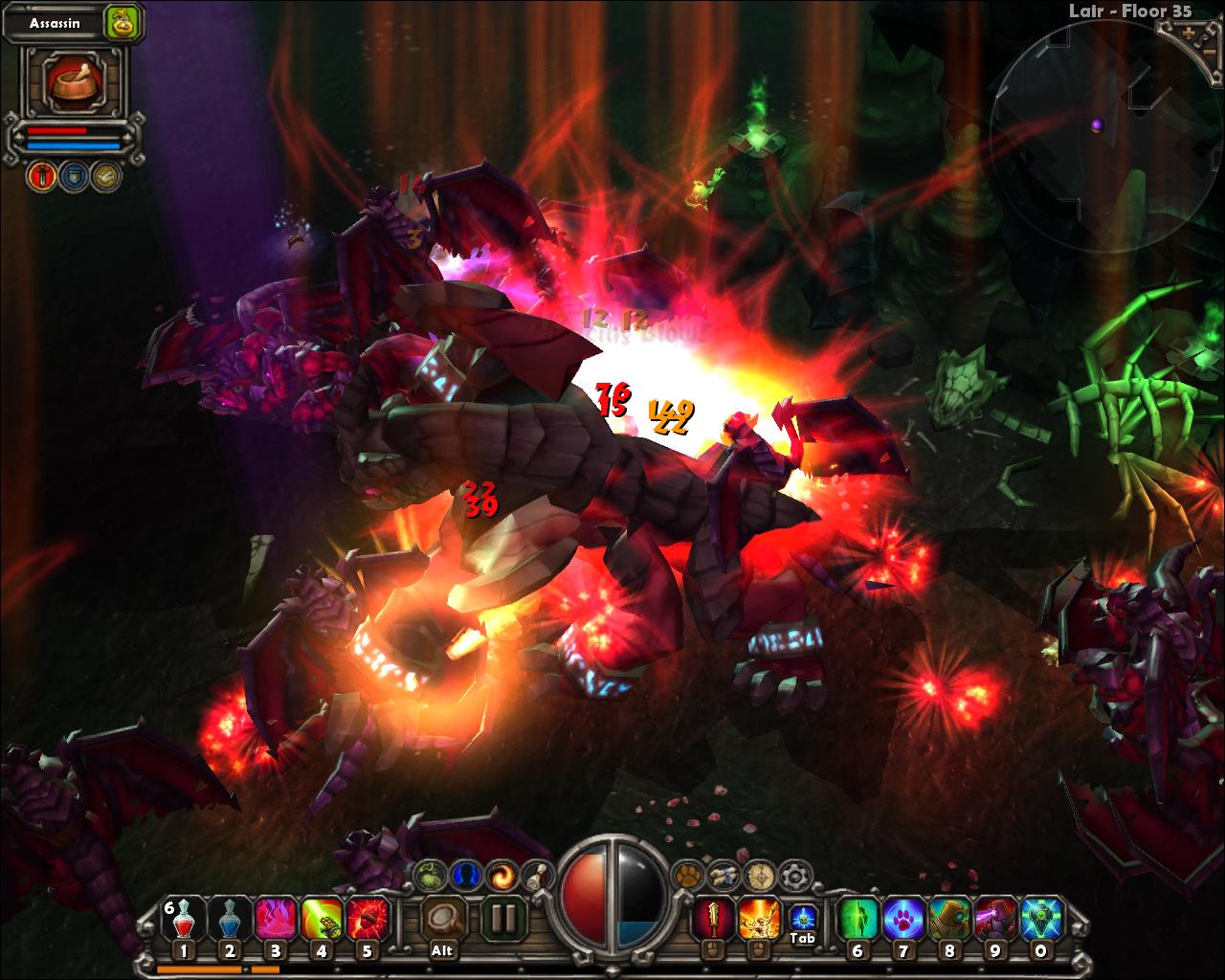
Task: Click the experience progress bar
Action: pos(239,970)
